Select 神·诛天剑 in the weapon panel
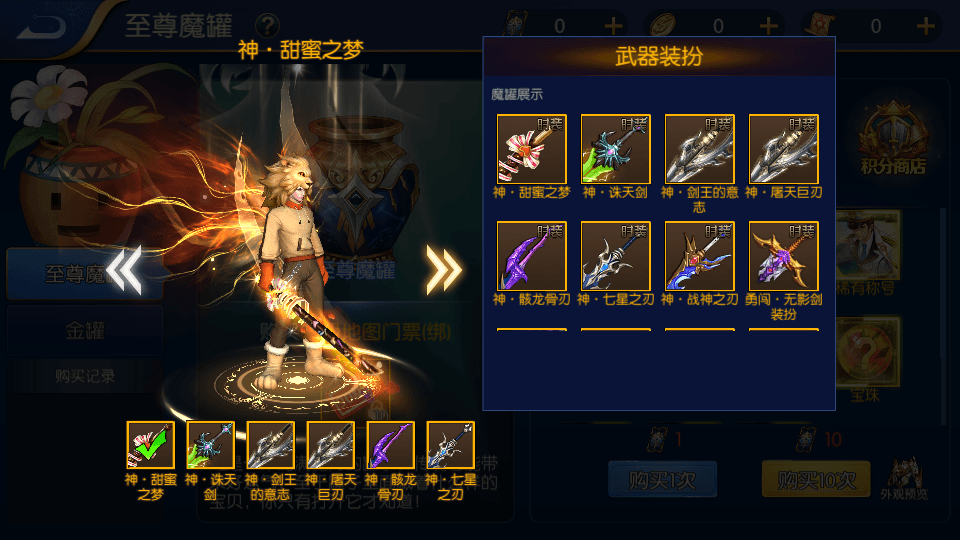 click(616, 149)
